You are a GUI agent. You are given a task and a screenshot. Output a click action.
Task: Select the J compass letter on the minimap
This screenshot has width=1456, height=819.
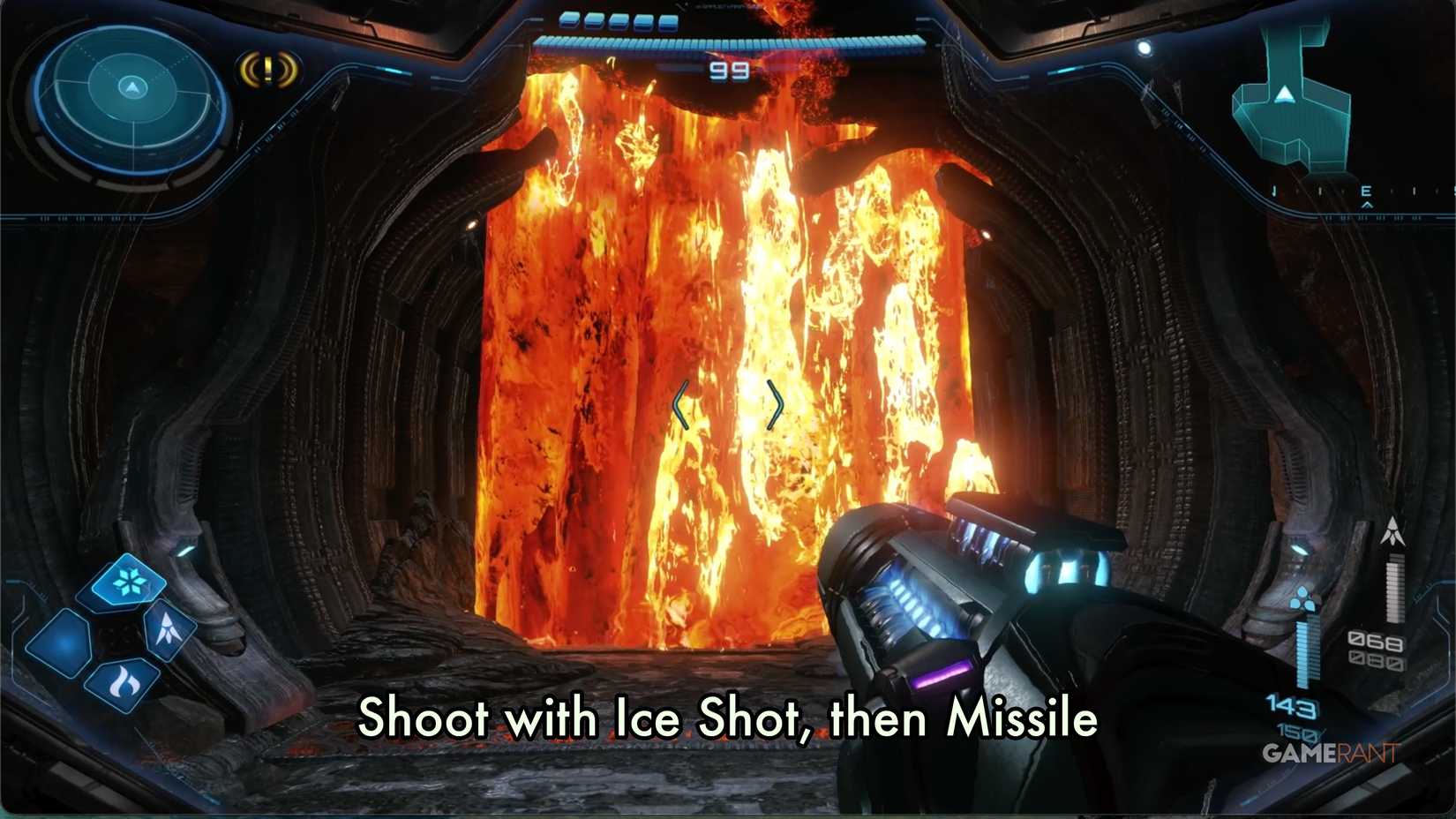coord(1274,189)
